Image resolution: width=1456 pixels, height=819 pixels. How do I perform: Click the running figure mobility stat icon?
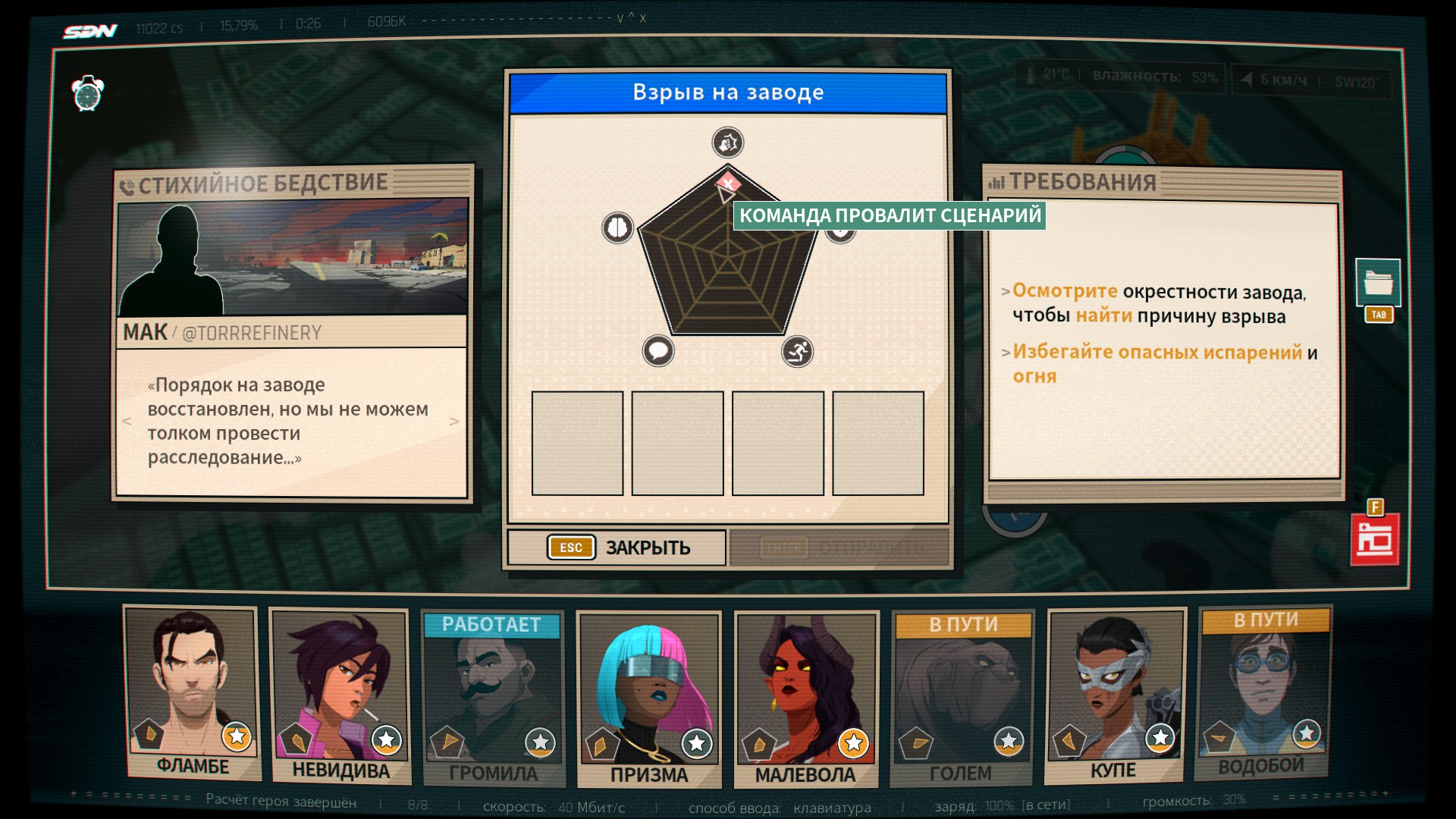coord(797,351)
